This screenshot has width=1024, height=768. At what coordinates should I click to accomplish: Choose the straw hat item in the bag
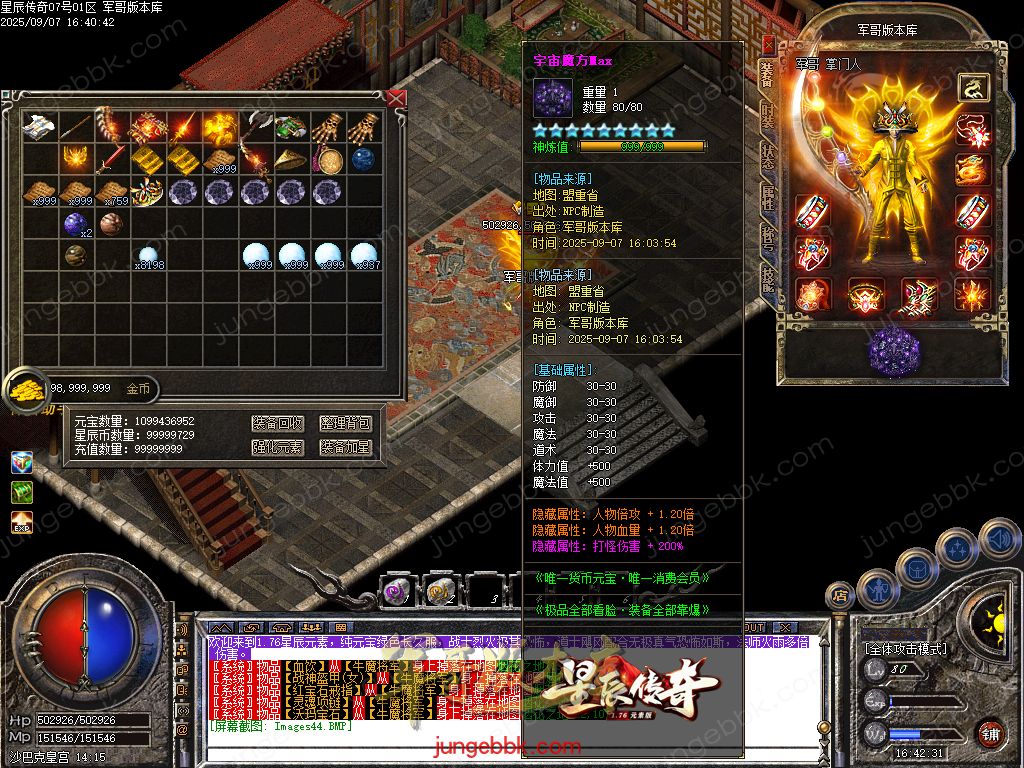click(291, 159)
